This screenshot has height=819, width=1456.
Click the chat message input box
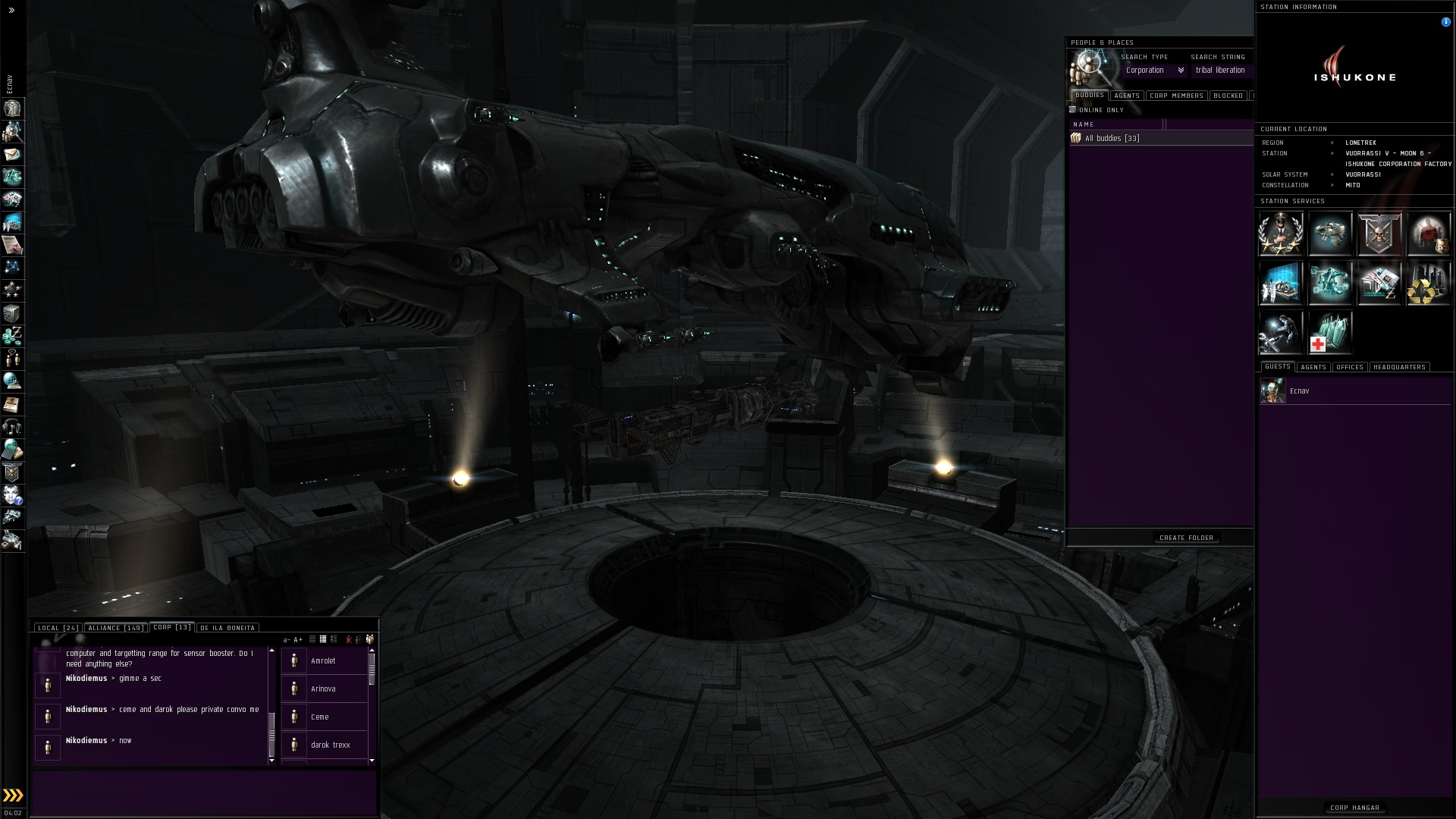203,792
